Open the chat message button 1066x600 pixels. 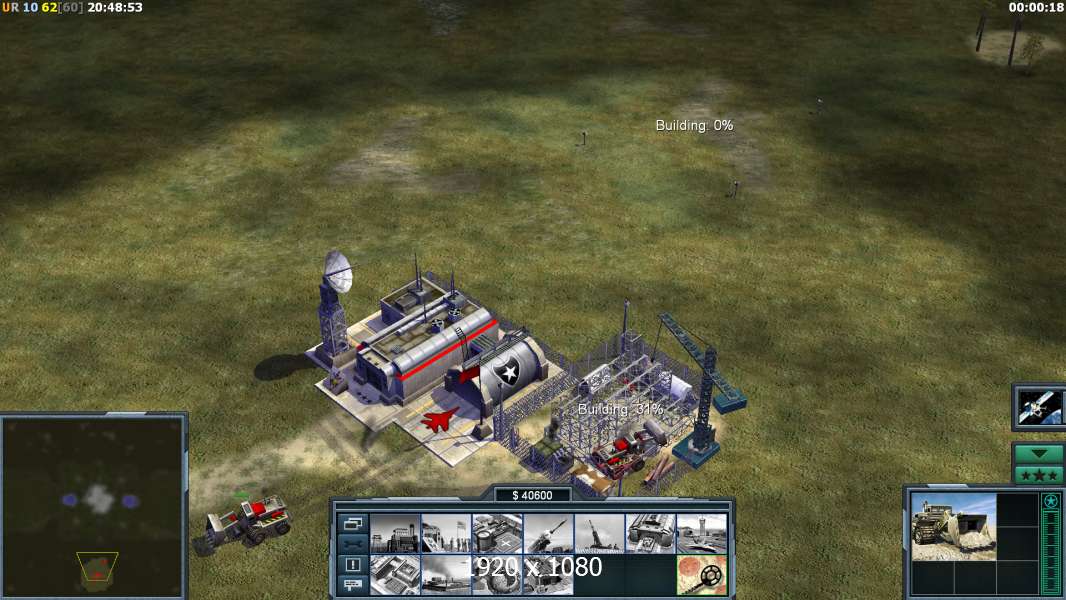tap(353, 586)
